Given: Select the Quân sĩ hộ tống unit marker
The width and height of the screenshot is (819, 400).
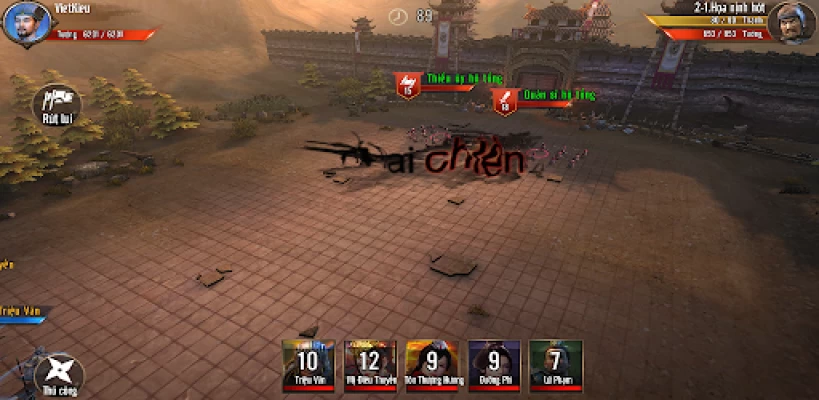Looking at the screenshot, I should pyautogui.click(x=505, y=101).
